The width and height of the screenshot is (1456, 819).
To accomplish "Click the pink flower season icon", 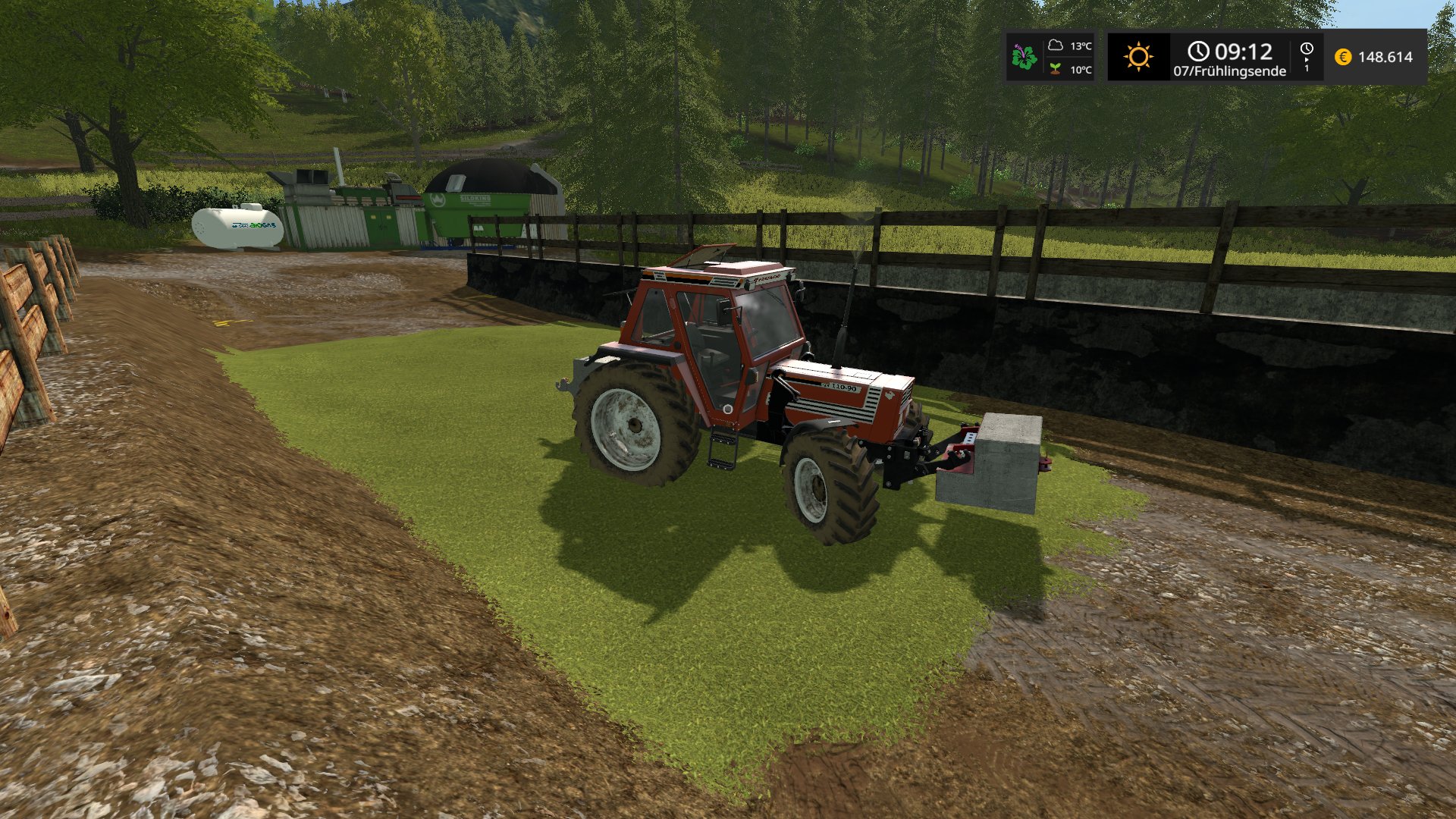I will pyautogui.click(x=1024, y=57).
